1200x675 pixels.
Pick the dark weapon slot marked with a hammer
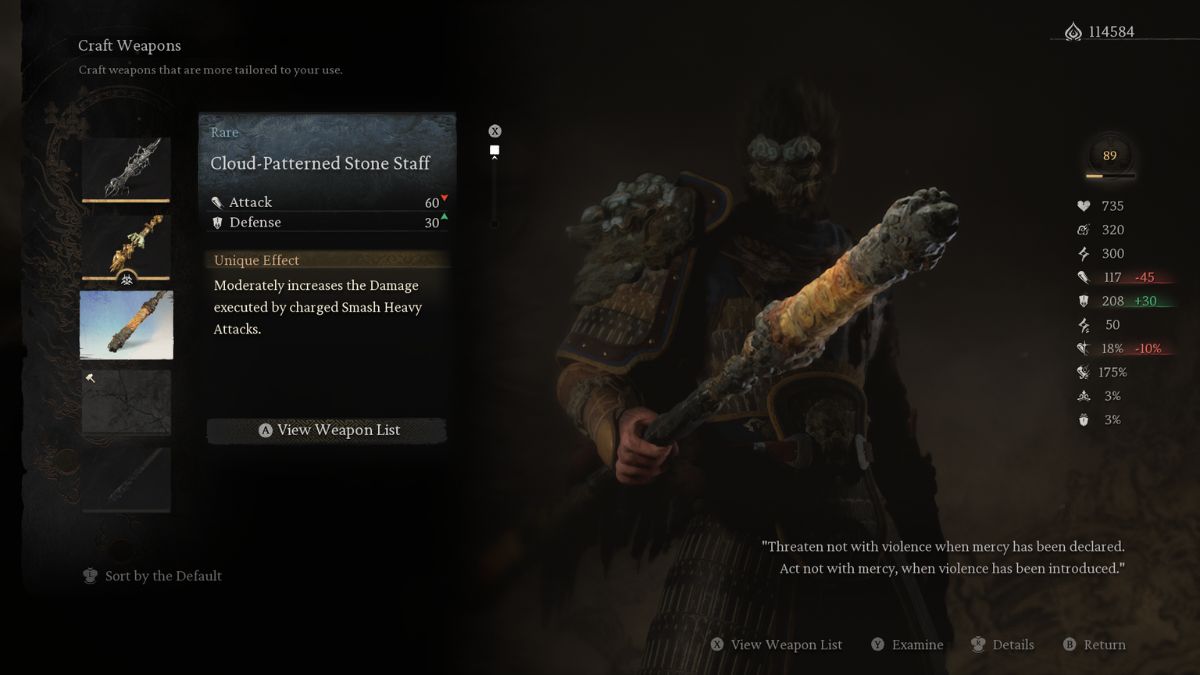coord(126,403)
